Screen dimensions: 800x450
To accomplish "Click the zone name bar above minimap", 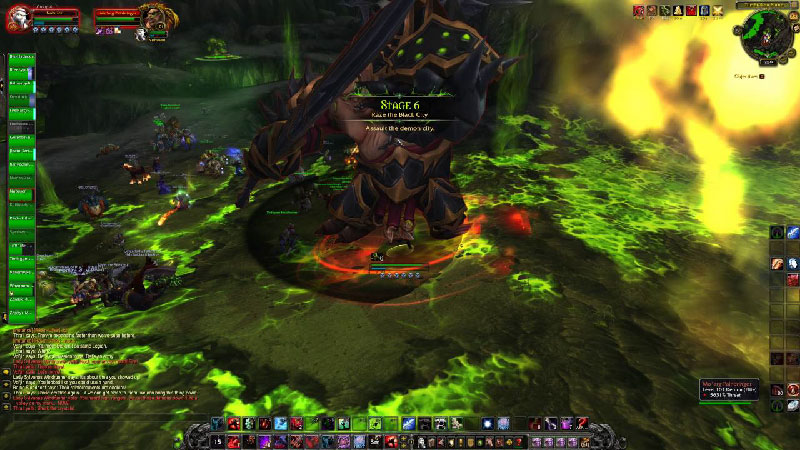I will coord(764,5).
